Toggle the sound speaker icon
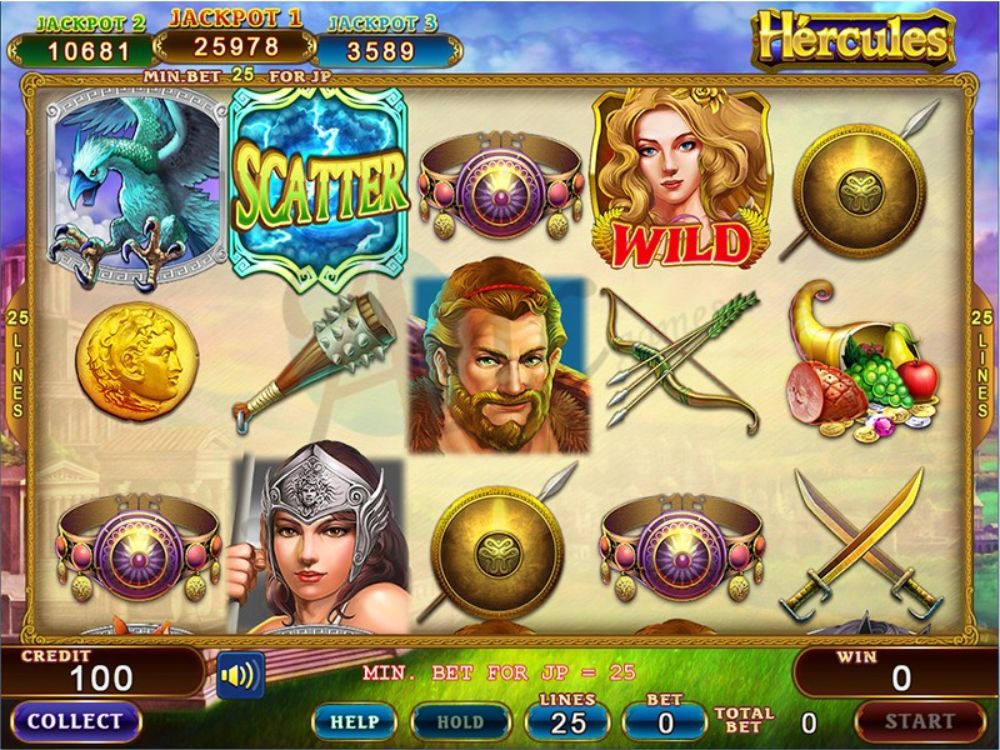1000x750 pixels. point(240,675)
